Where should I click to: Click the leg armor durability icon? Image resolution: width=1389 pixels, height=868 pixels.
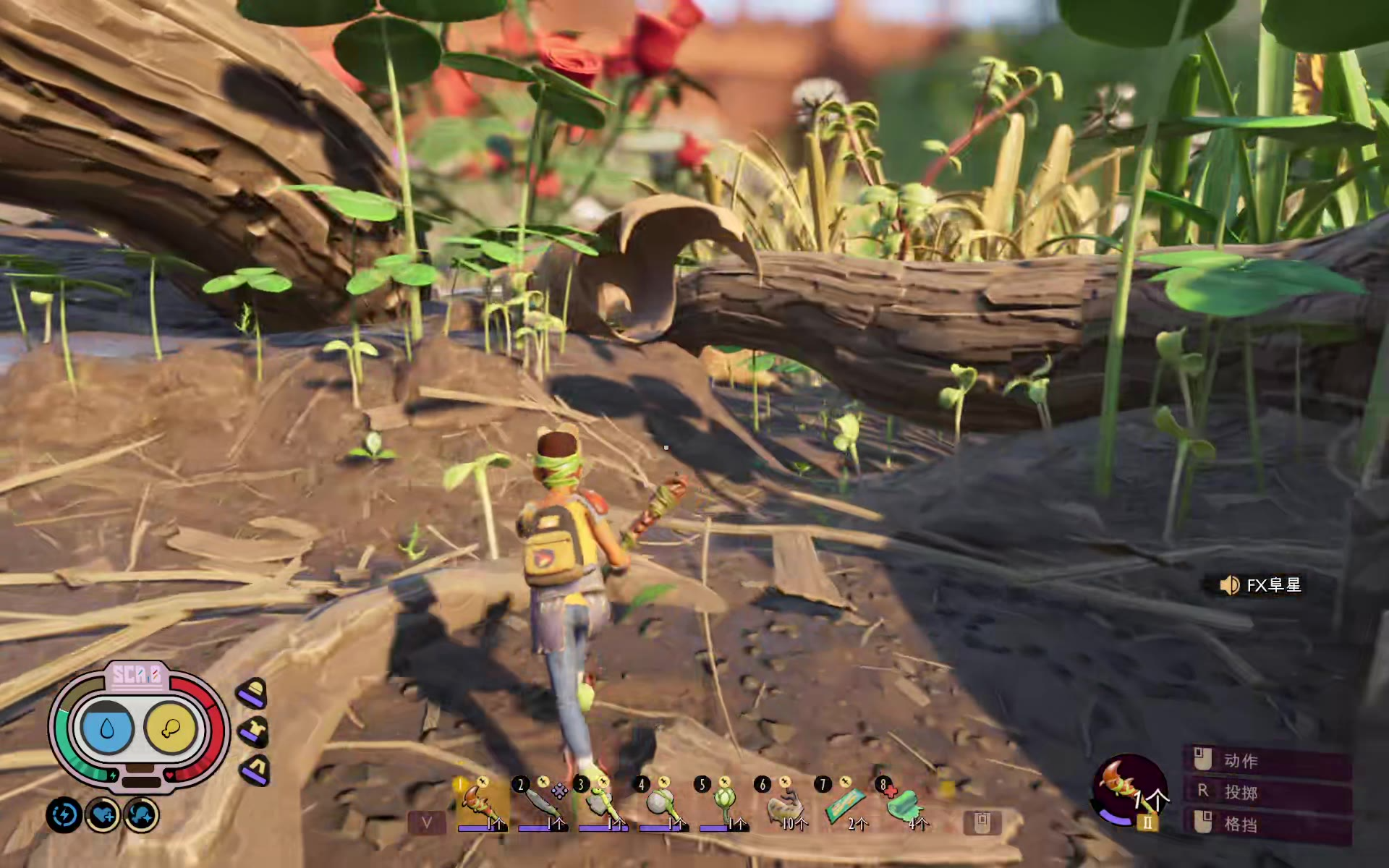point(255,770)
